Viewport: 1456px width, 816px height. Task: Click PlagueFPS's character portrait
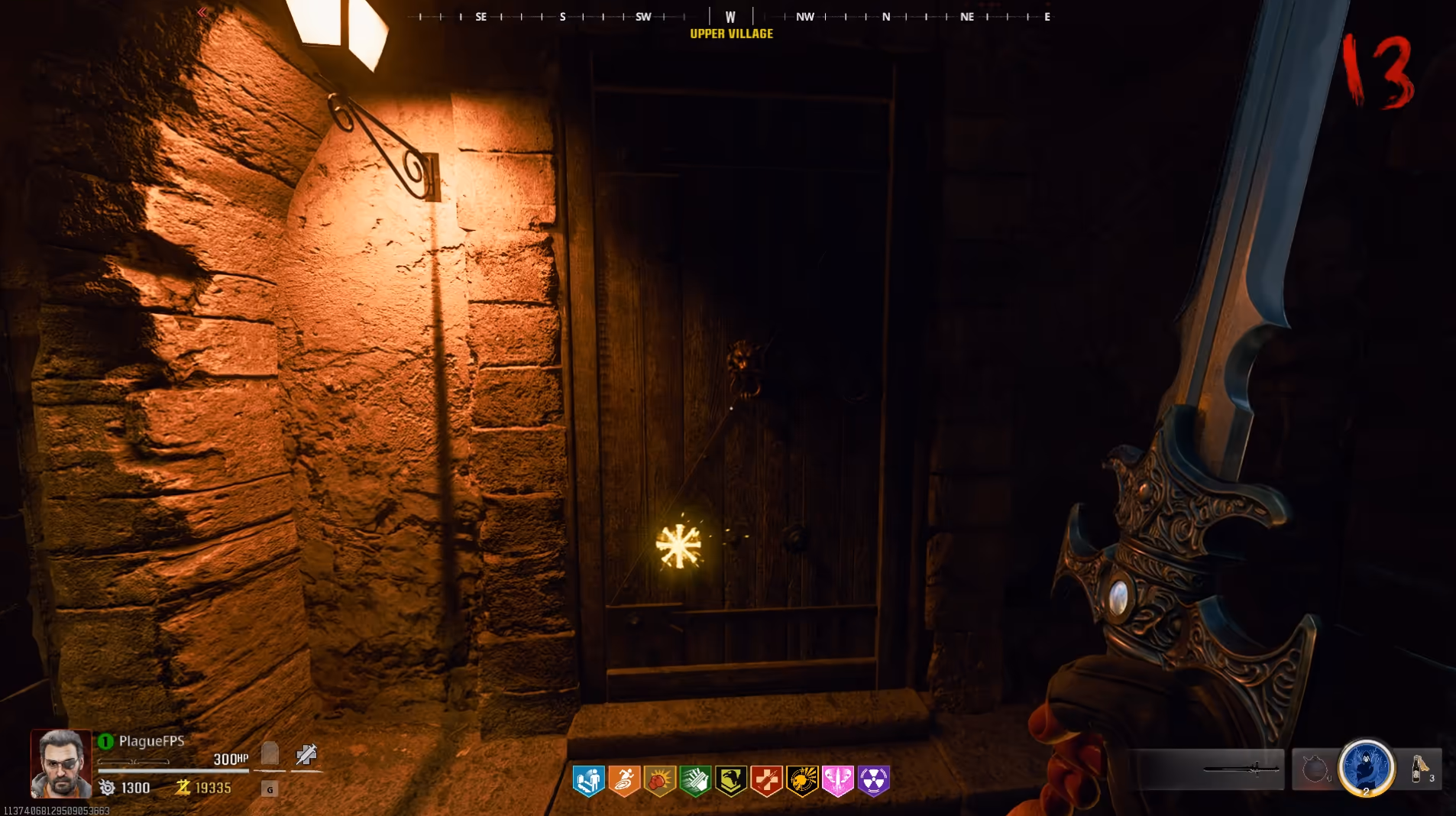pyautogui.click(x=61, y=763)
